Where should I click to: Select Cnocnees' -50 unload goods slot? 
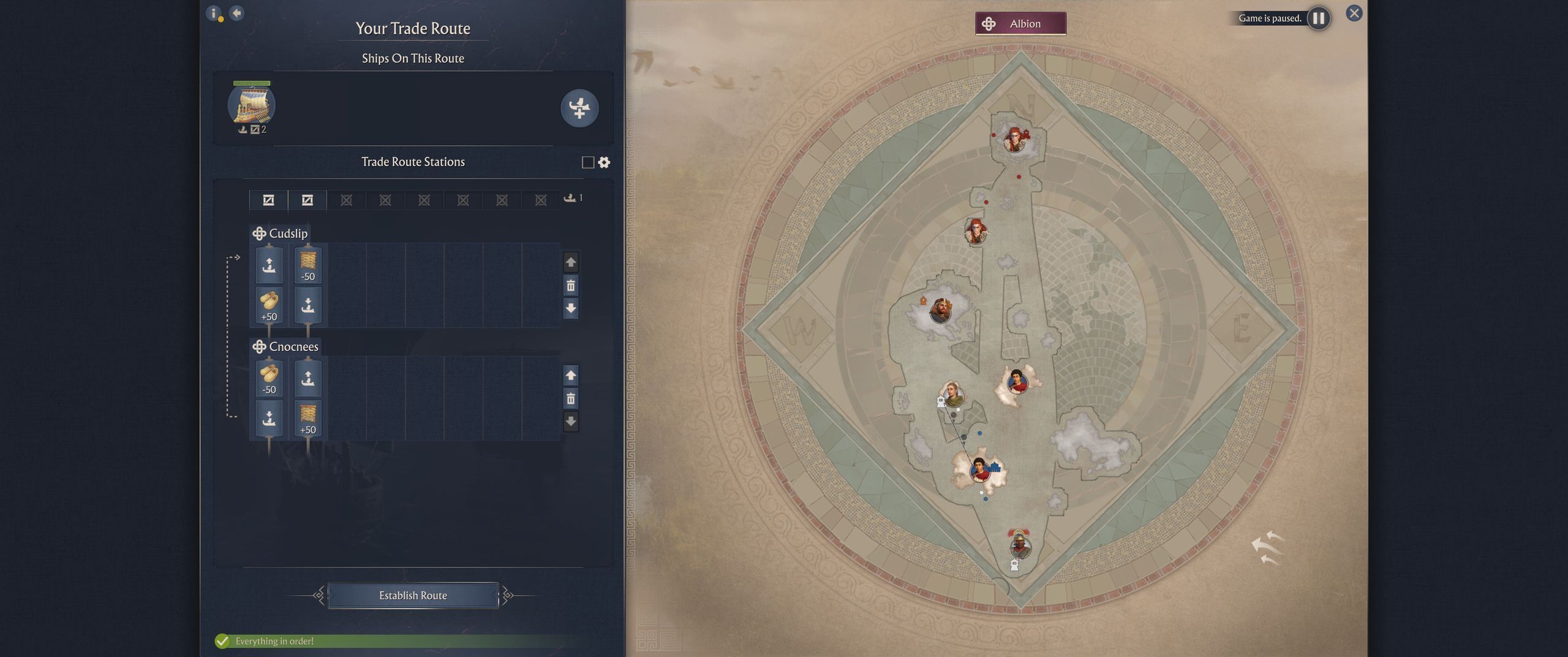269,378
